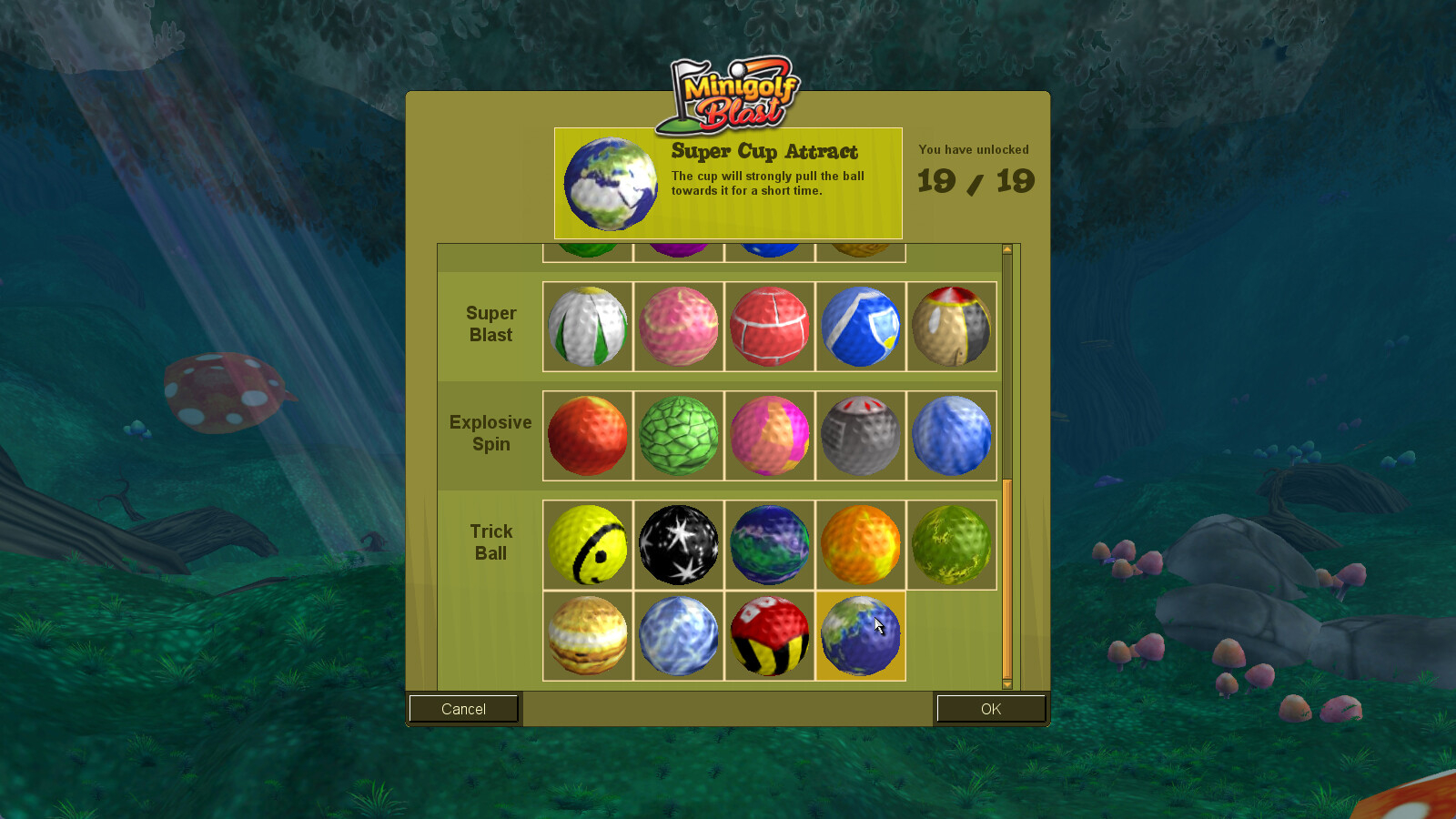This screenshot has width=1456, height=819.
Task: Select the red brick-patterned Super Blast ball
Action: pyautogui.click(x=769, y=328)
